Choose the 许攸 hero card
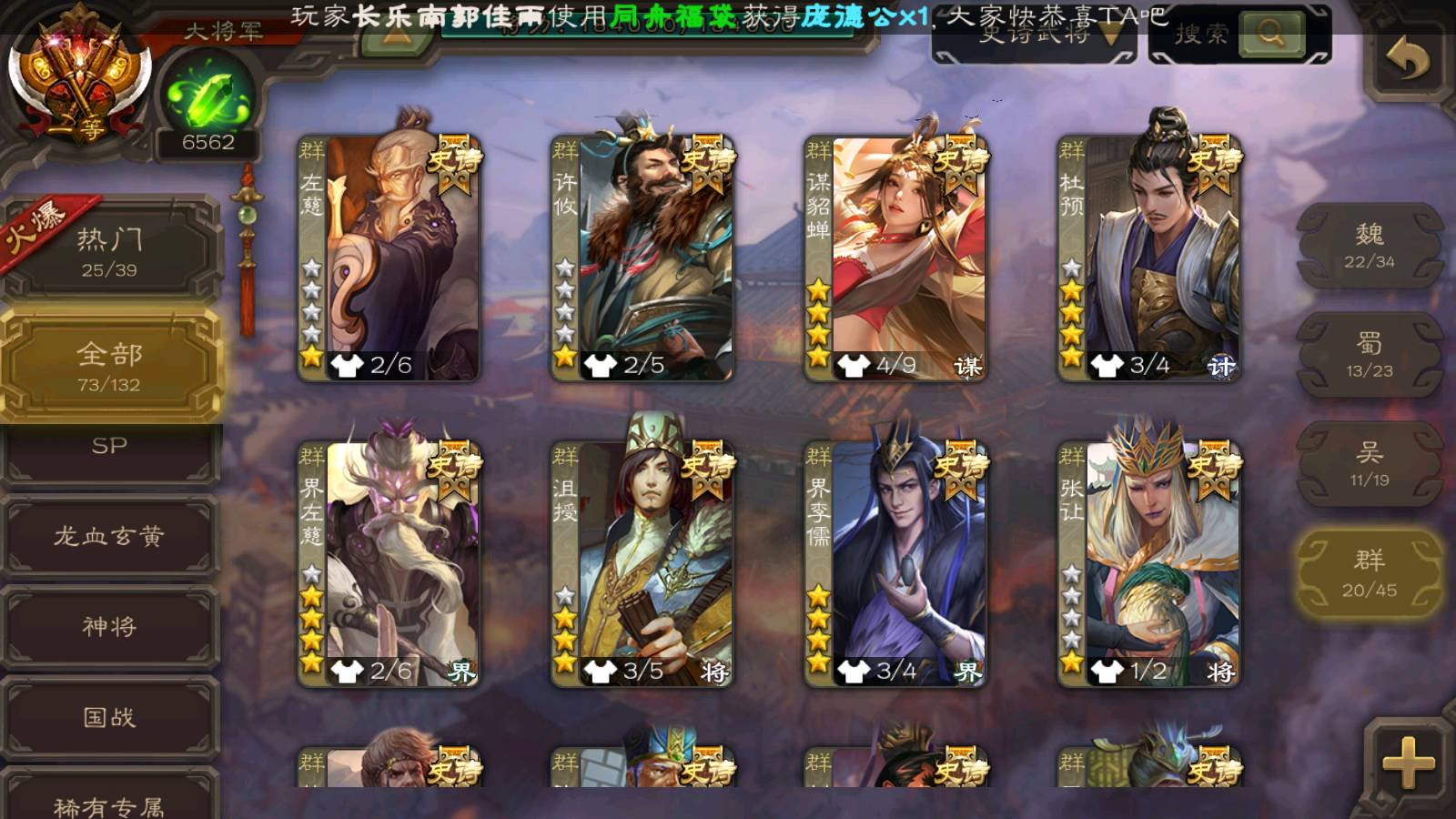This screenshot has width=1456, height=819. pyautogui.click(x=642, y=257)
